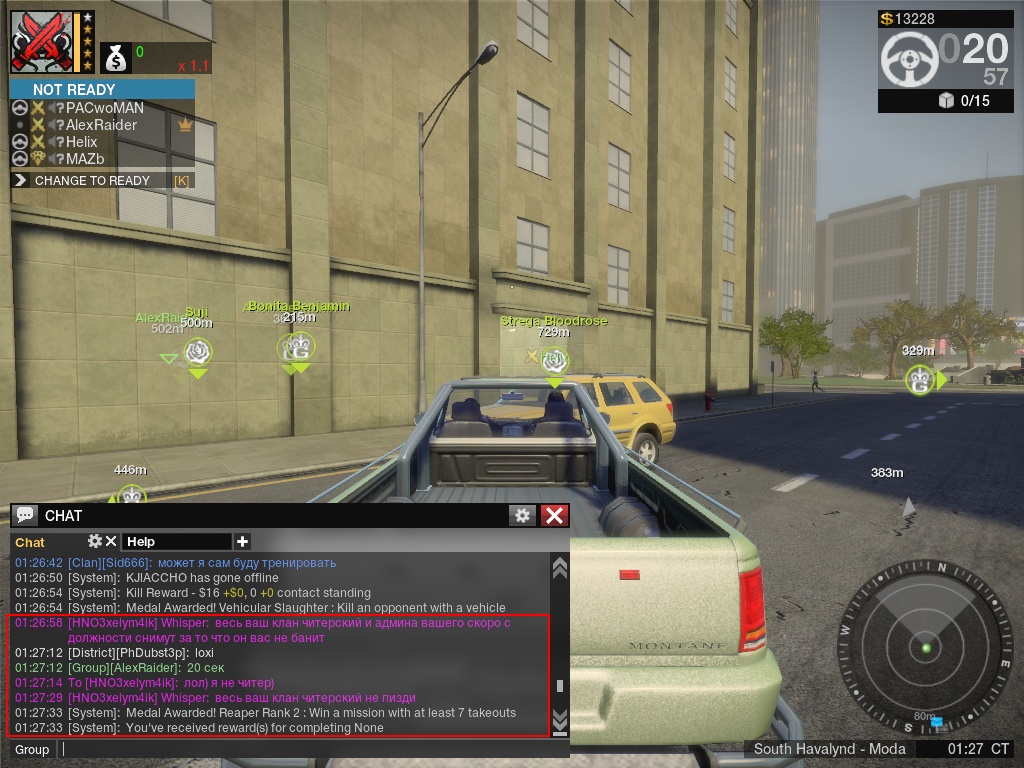Click the crossed swords faction emblem
This screenshot has height=768, width=1024.
click(x=43, y=42)
